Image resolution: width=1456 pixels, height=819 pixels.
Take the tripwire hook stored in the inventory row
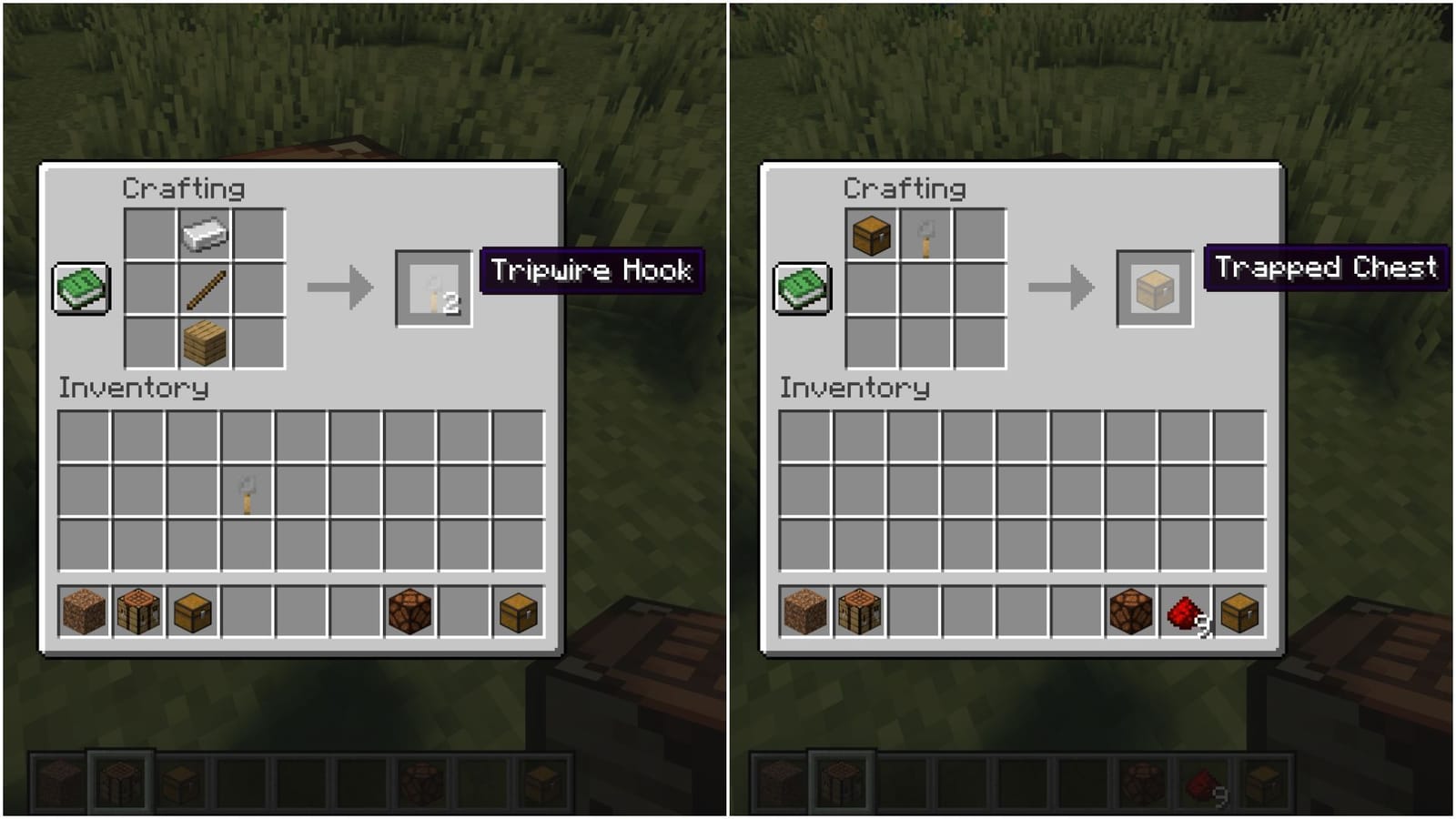pos(247,492)
